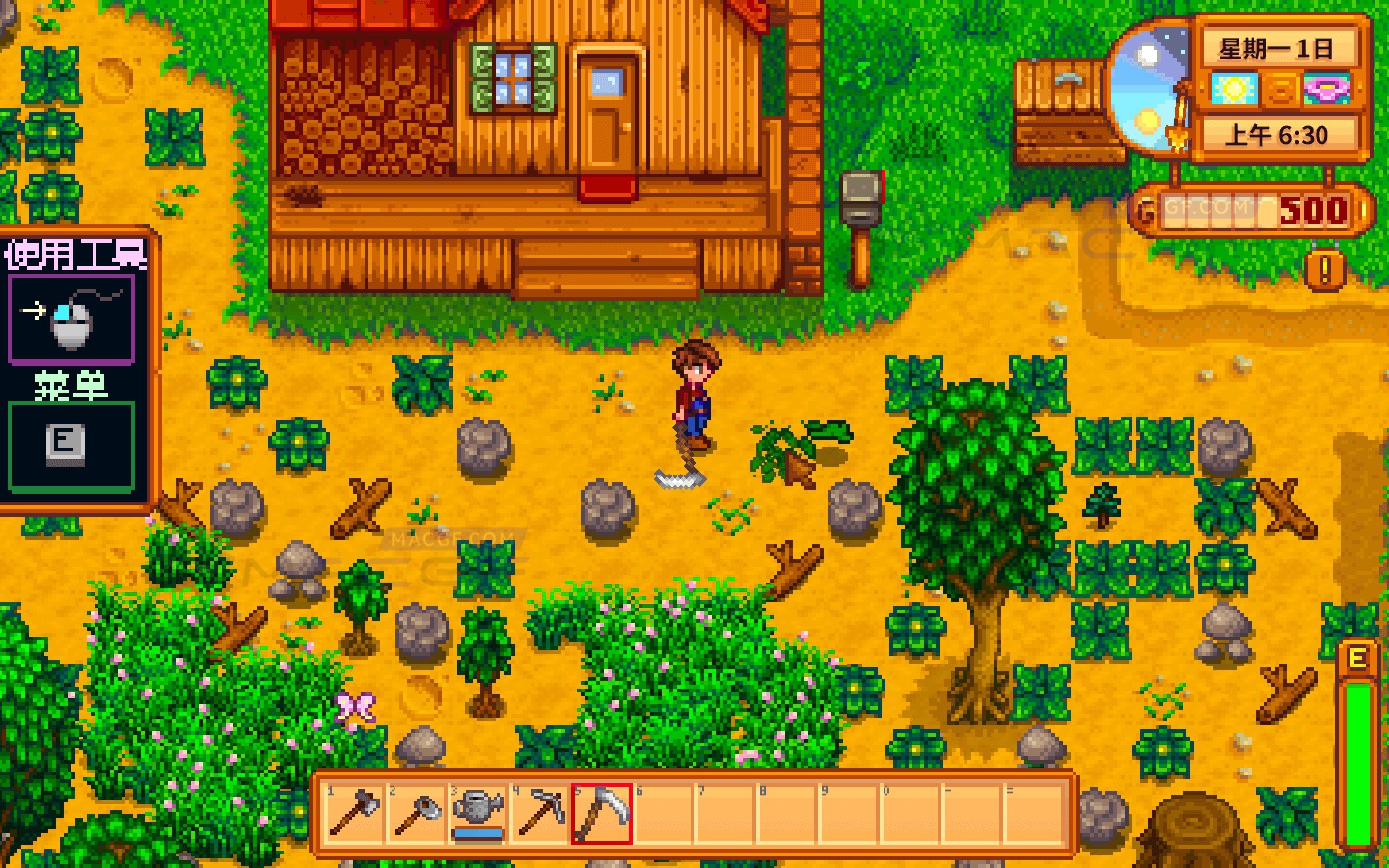Click the pink flower season icon

[x=1329, y=90]
